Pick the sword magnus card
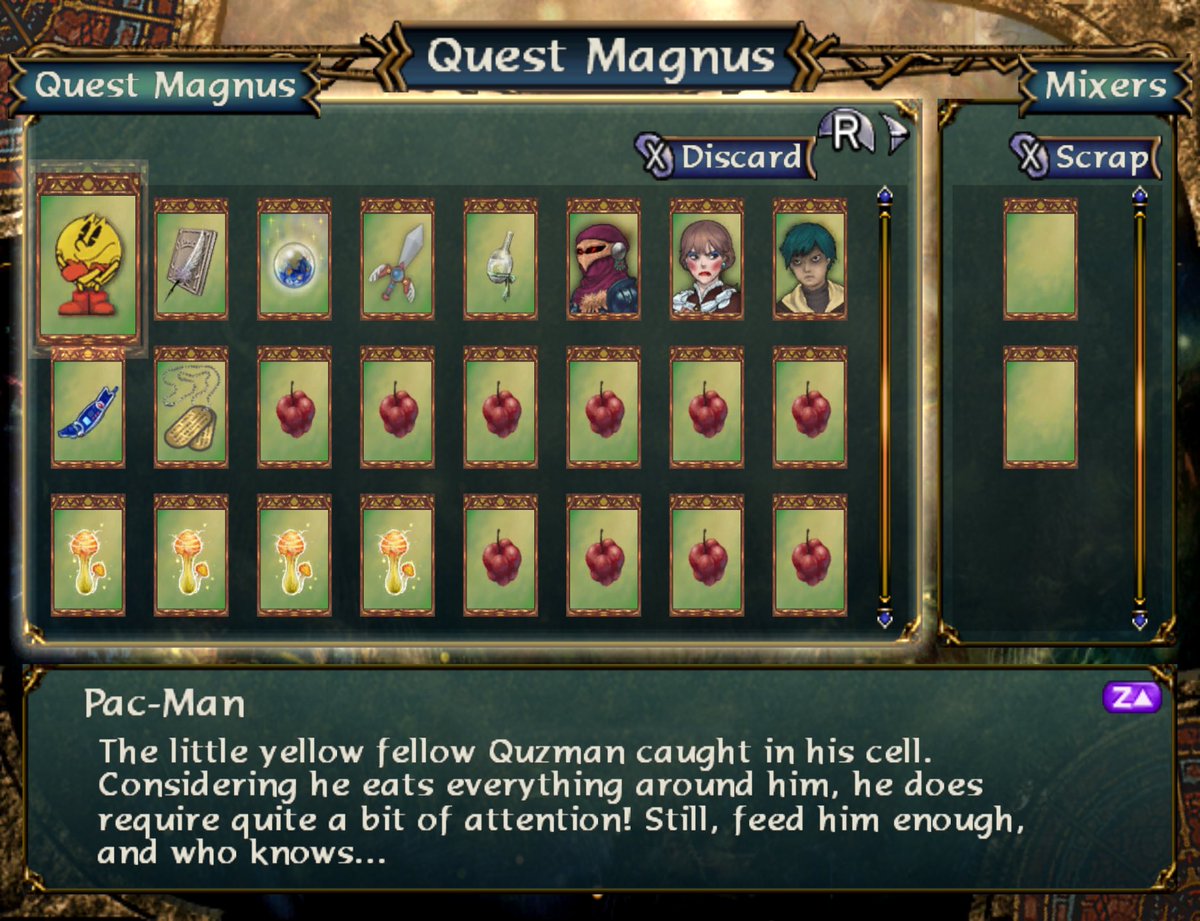Viewport: 1200px width, 921px height. (397, 259)
